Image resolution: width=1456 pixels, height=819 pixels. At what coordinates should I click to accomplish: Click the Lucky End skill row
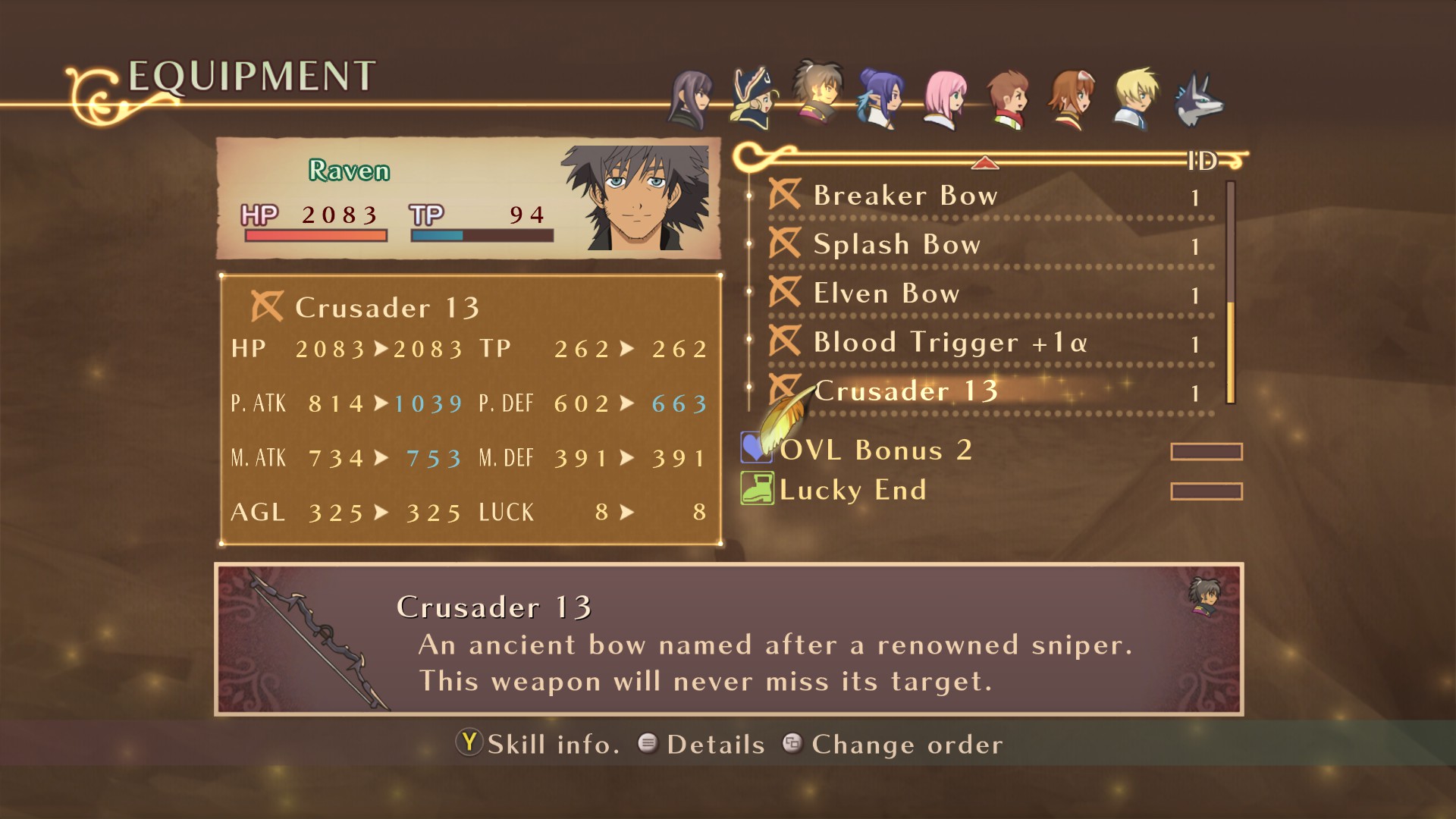[852, 490]
